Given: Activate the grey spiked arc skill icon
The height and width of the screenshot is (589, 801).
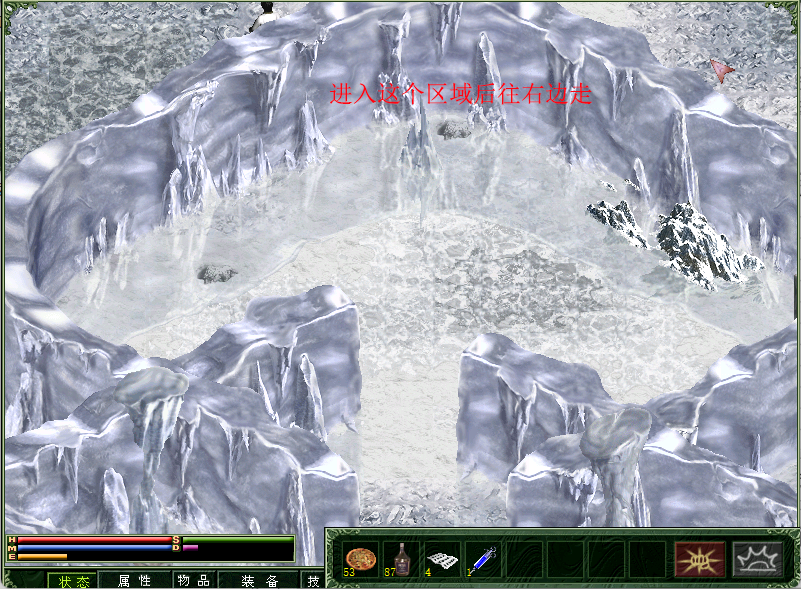Looking at the screenshot, I should (756, 559).
